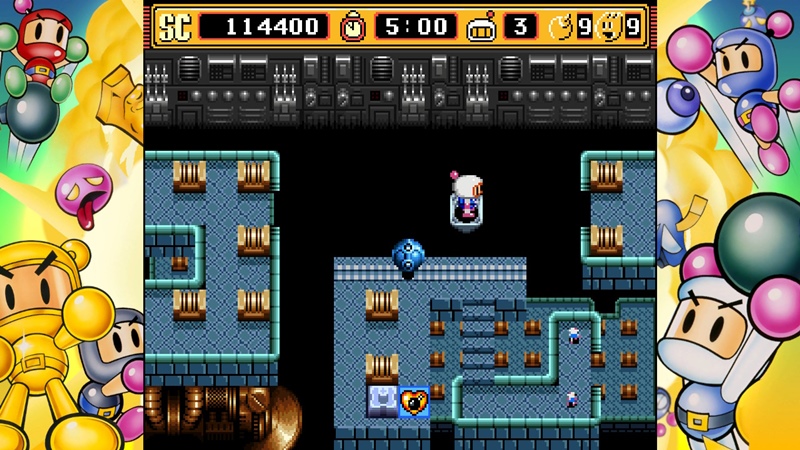Screen dimensions: 800x450
Task: Click the bomb capacity icon
Action: pos(560,27)
